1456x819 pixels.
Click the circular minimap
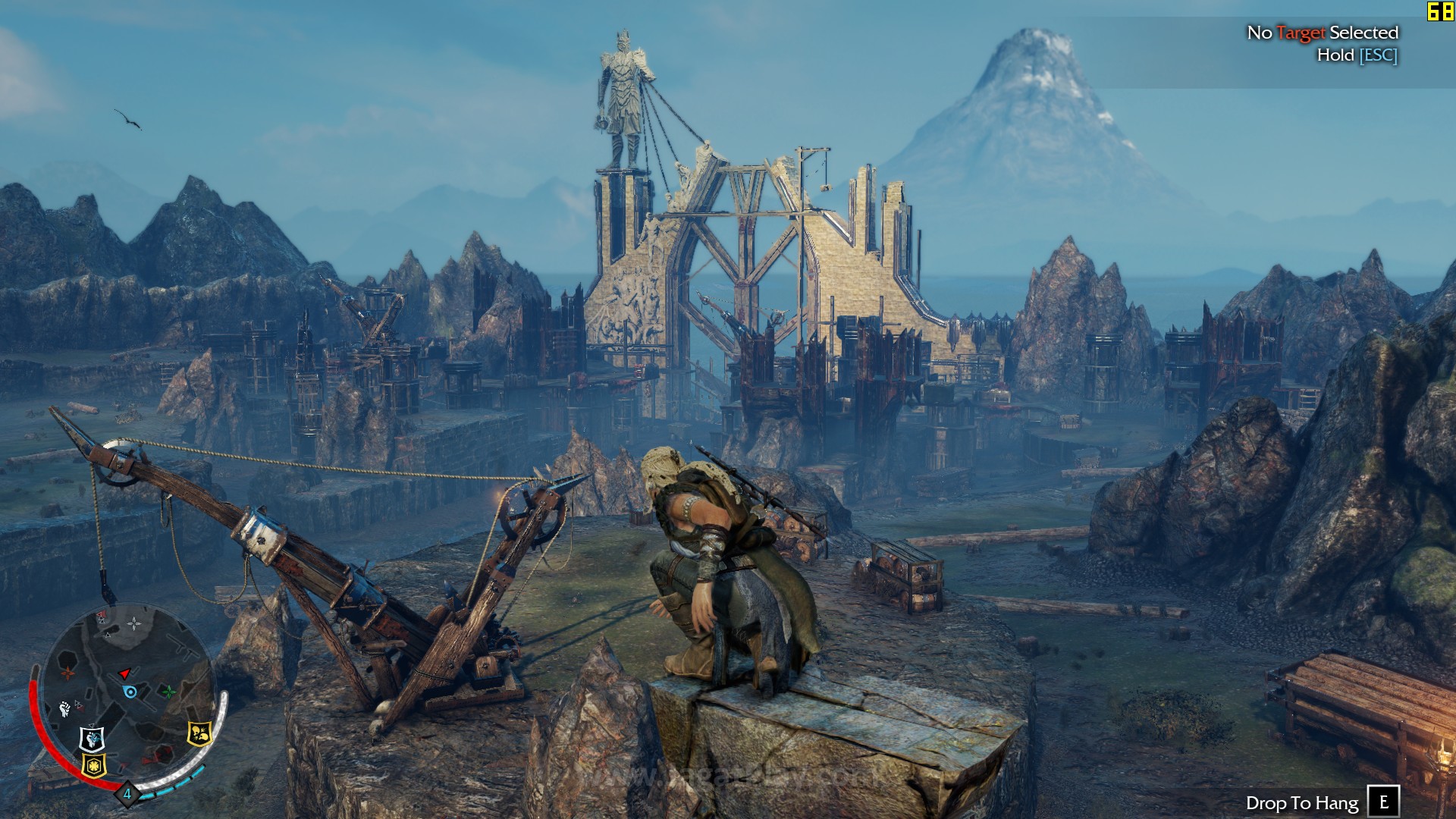click(127, 692)
